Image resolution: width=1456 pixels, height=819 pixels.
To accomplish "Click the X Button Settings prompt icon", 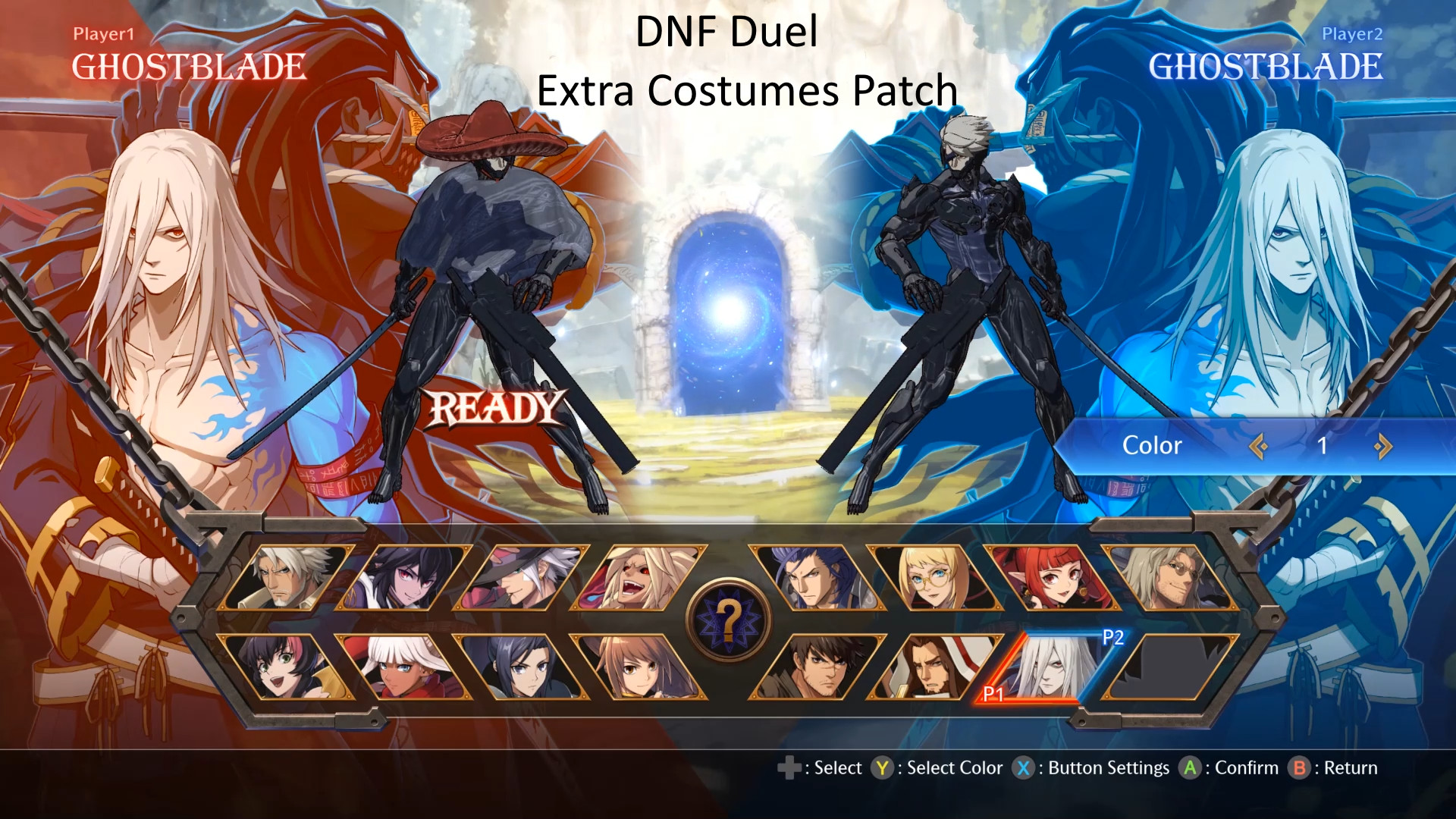I will pyautogui.click(x=1025, y=767).
